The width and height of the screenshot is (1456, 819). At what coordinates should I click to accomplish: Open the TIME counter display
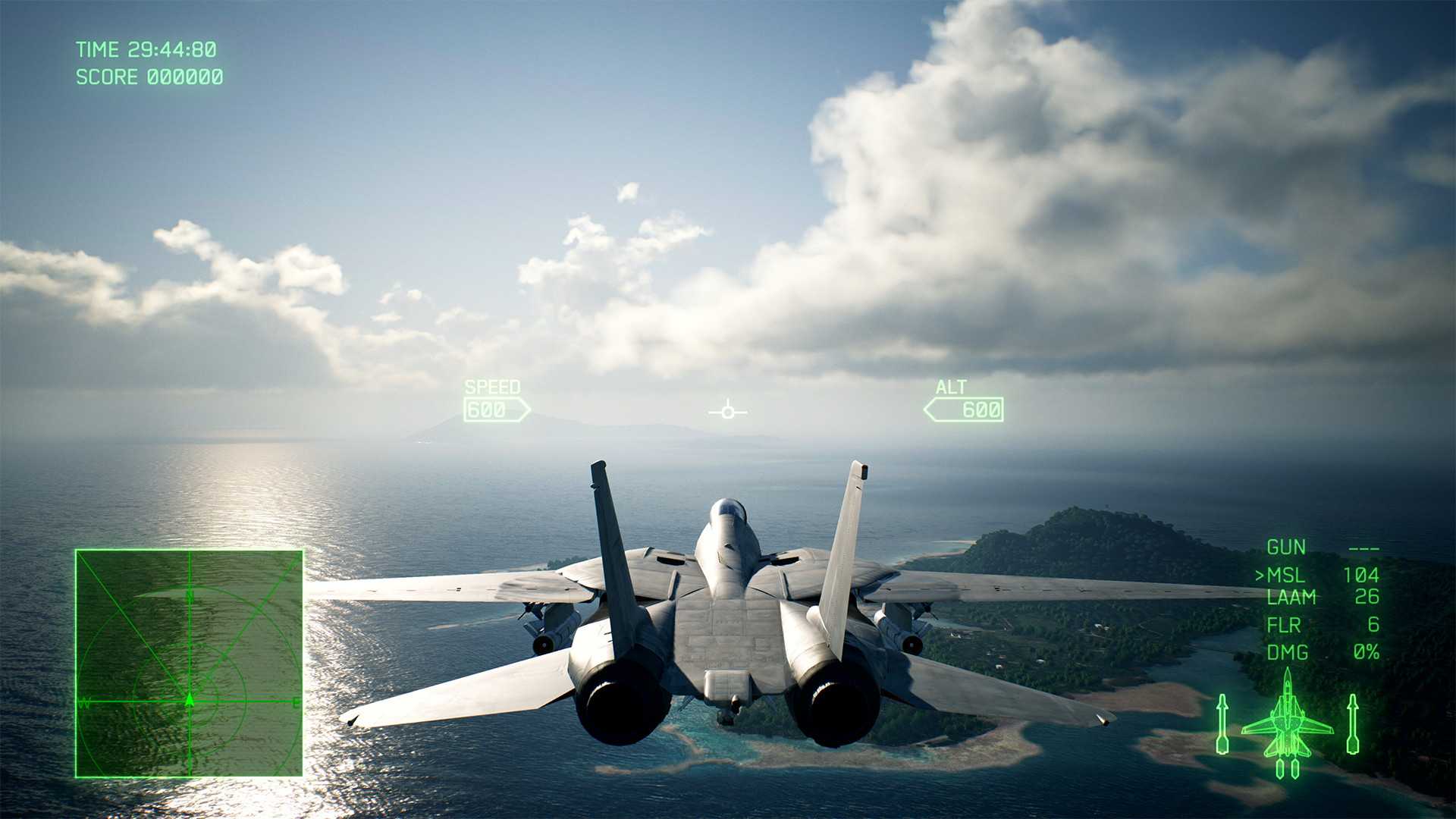(x=146, y=49)
